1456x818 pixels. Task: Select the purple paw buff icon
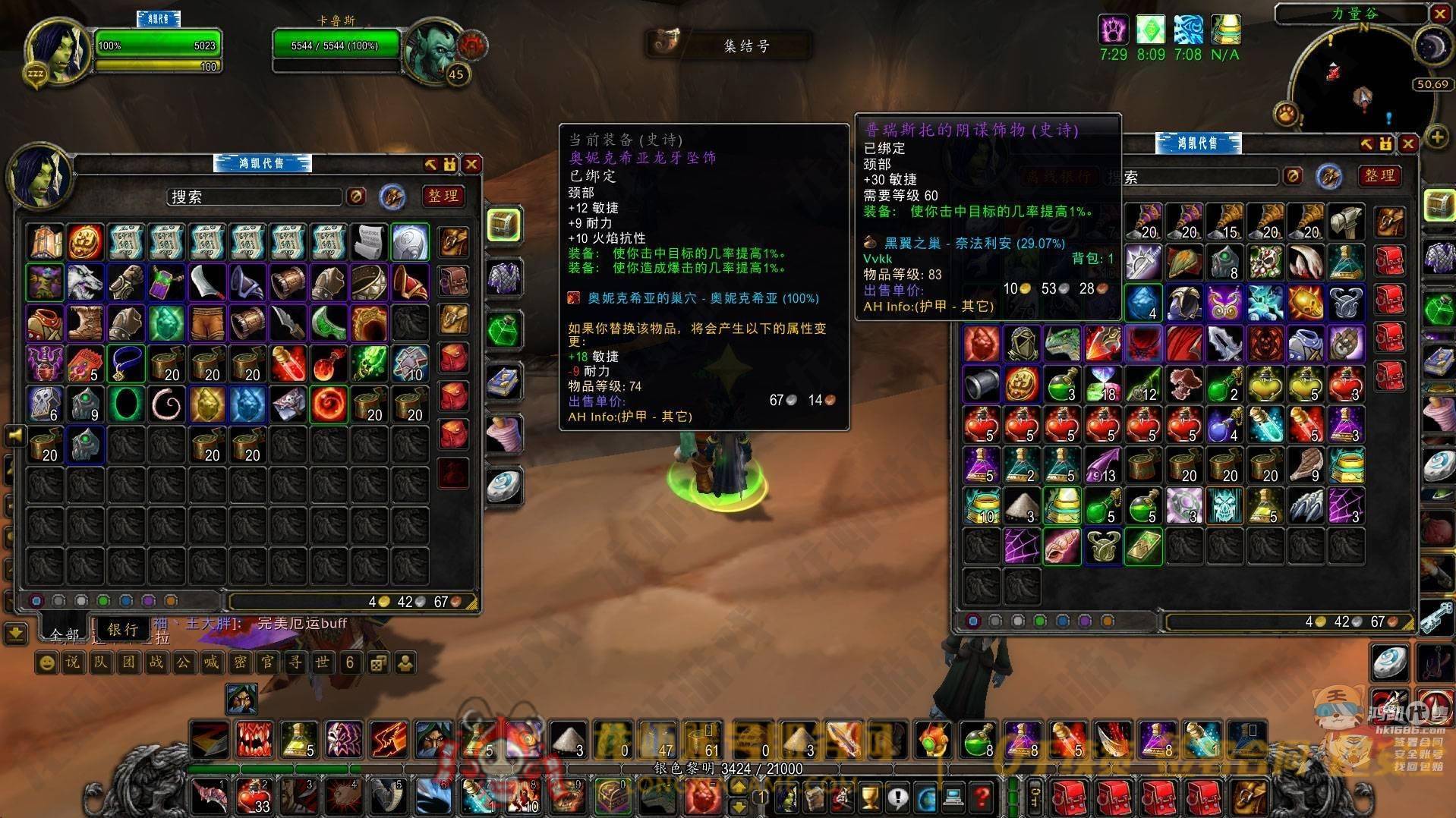[1113, 30]
